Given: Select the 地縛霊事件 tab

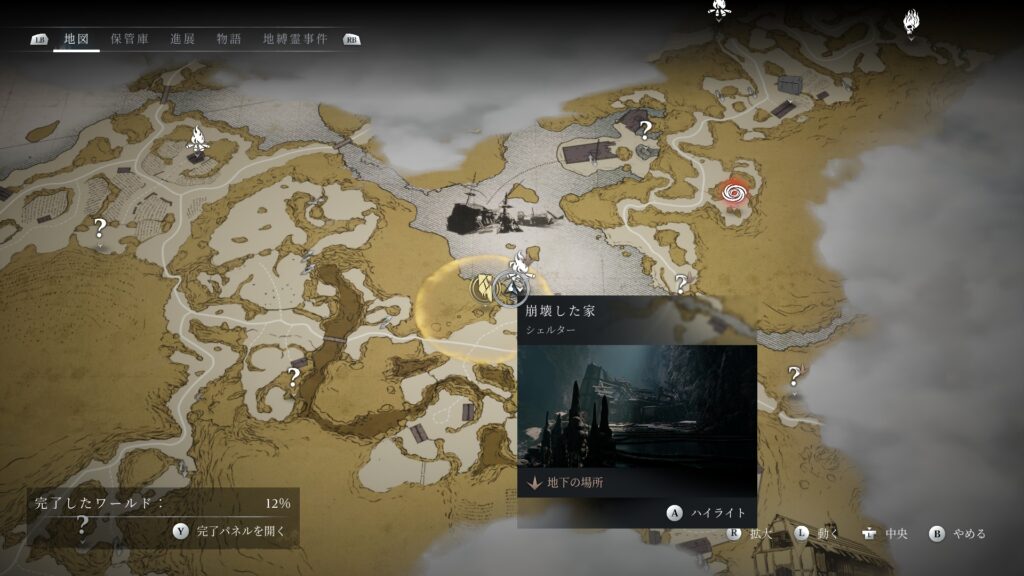Looking at the screenshot, I should point(294,39).
